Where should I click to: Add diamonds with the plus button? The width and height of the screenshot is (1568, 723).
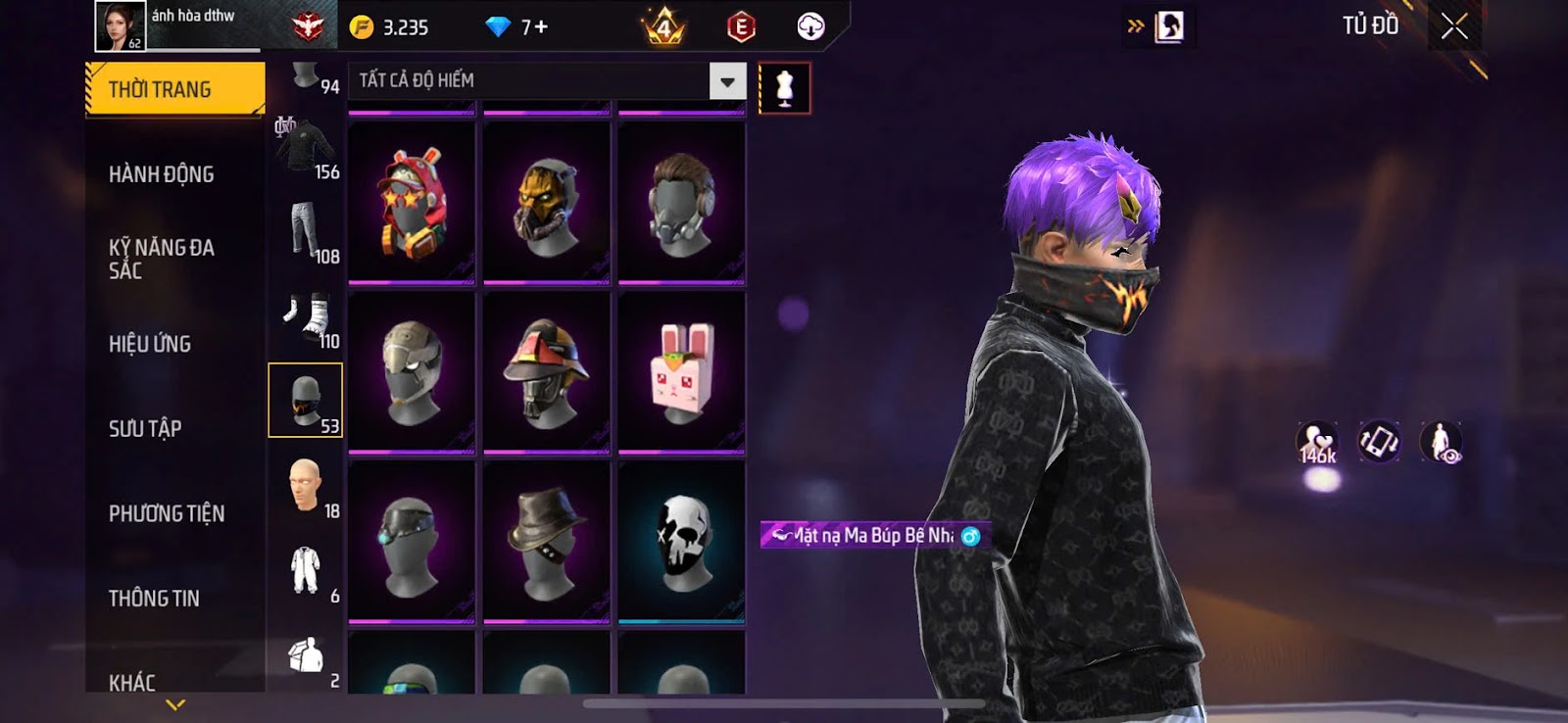(x=541, y=27)
